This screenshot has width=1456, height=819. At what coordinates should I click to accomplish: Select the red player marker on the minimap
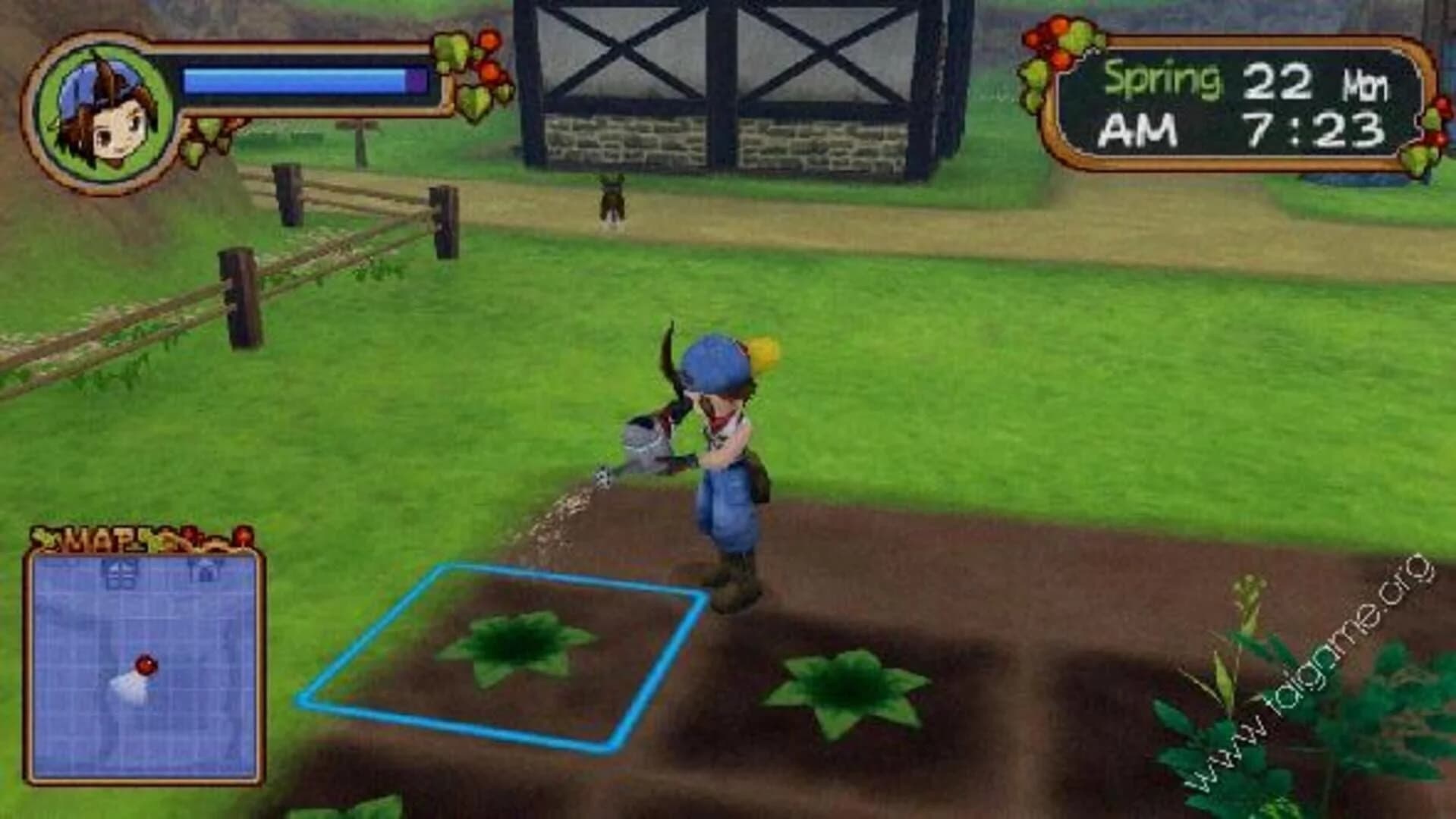tap(146, 666)
